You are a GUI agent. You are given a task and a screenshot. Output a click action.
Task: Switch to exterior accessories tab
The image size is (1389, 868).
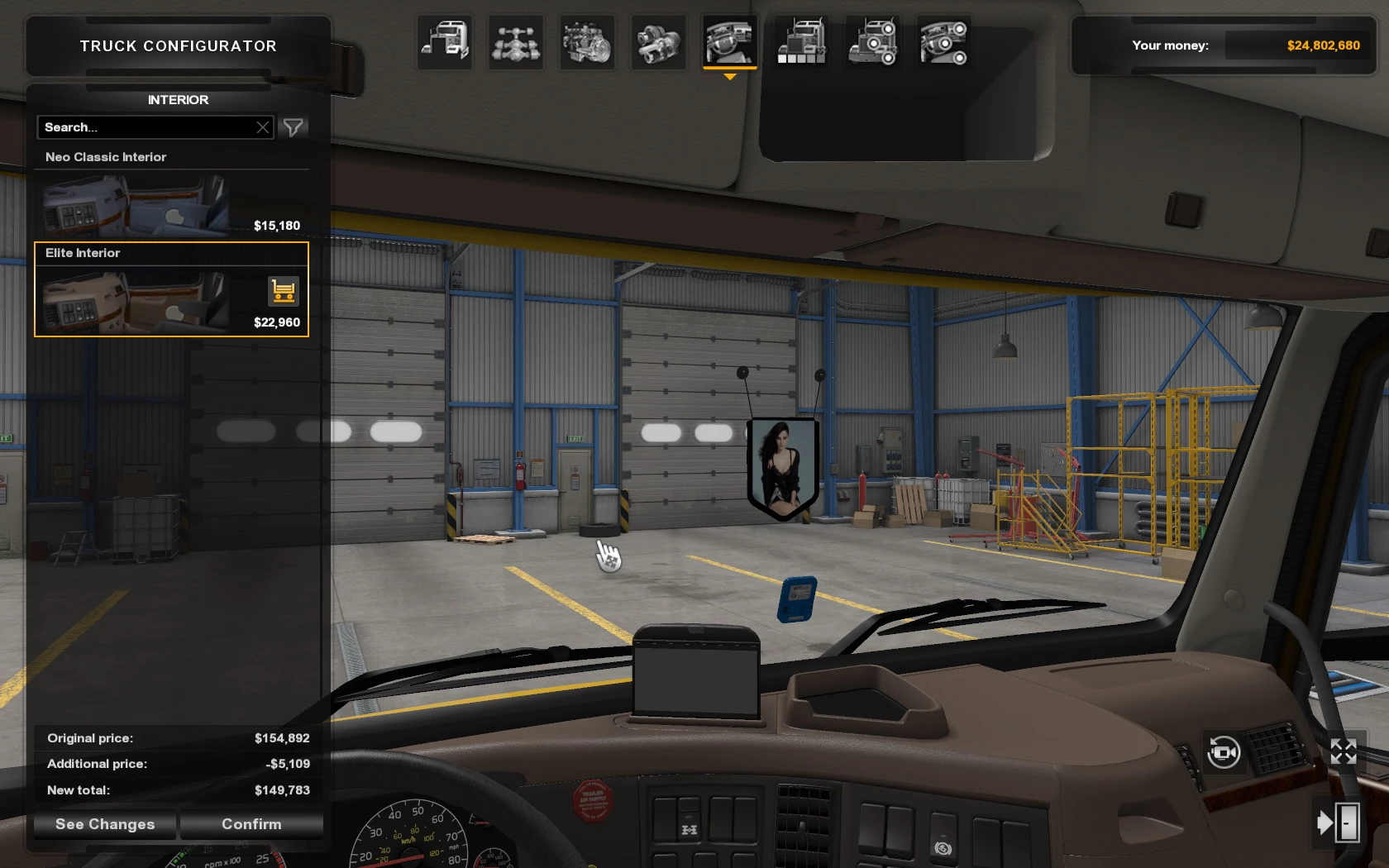[x=872, y=42]
